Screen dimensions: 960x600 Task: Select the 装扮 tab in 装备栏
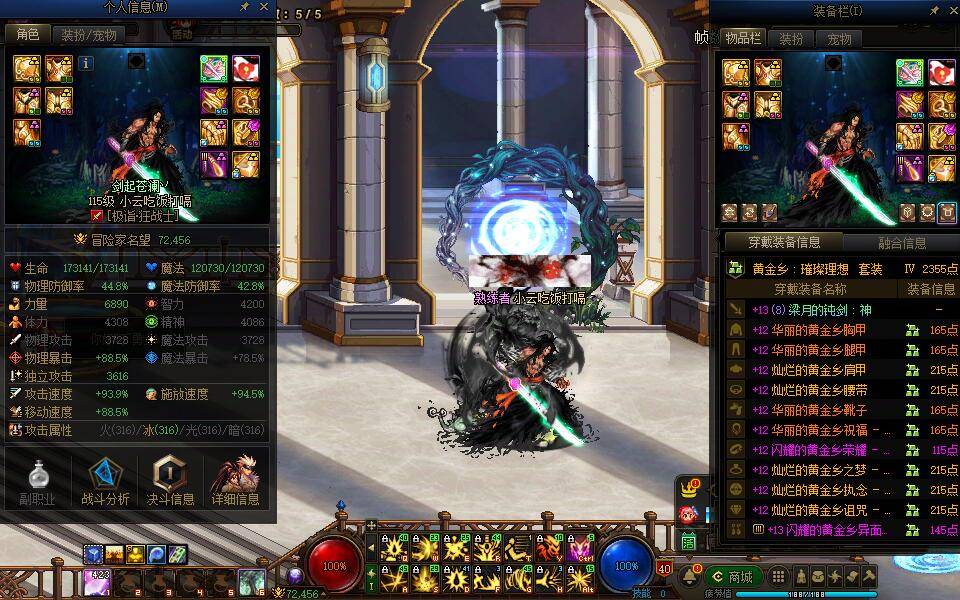pyautogui.click(x=791, y=39)
